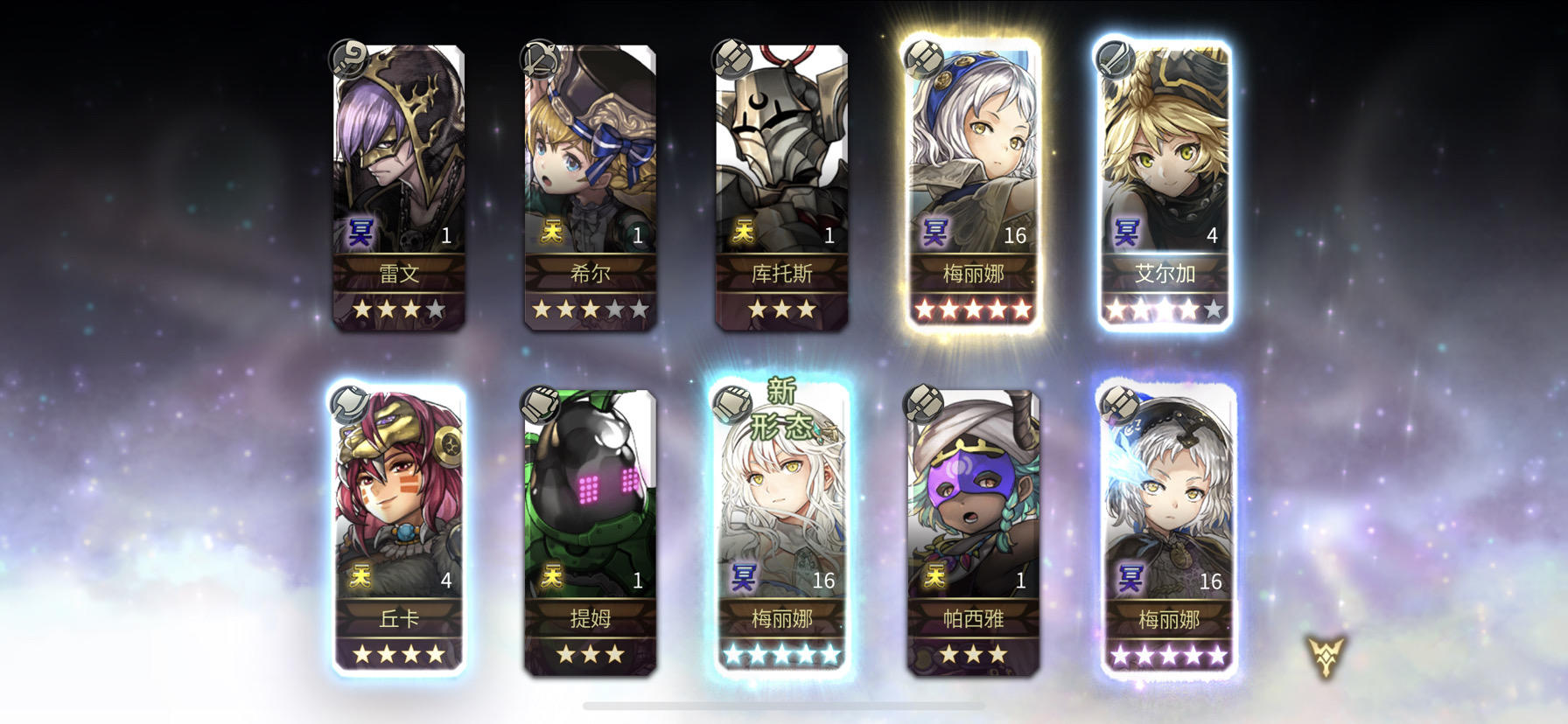Screen dimensions: 1568x724
Task: Click the 库托斯 name plate
Action: pyautogui.click(x=781, y=274)
